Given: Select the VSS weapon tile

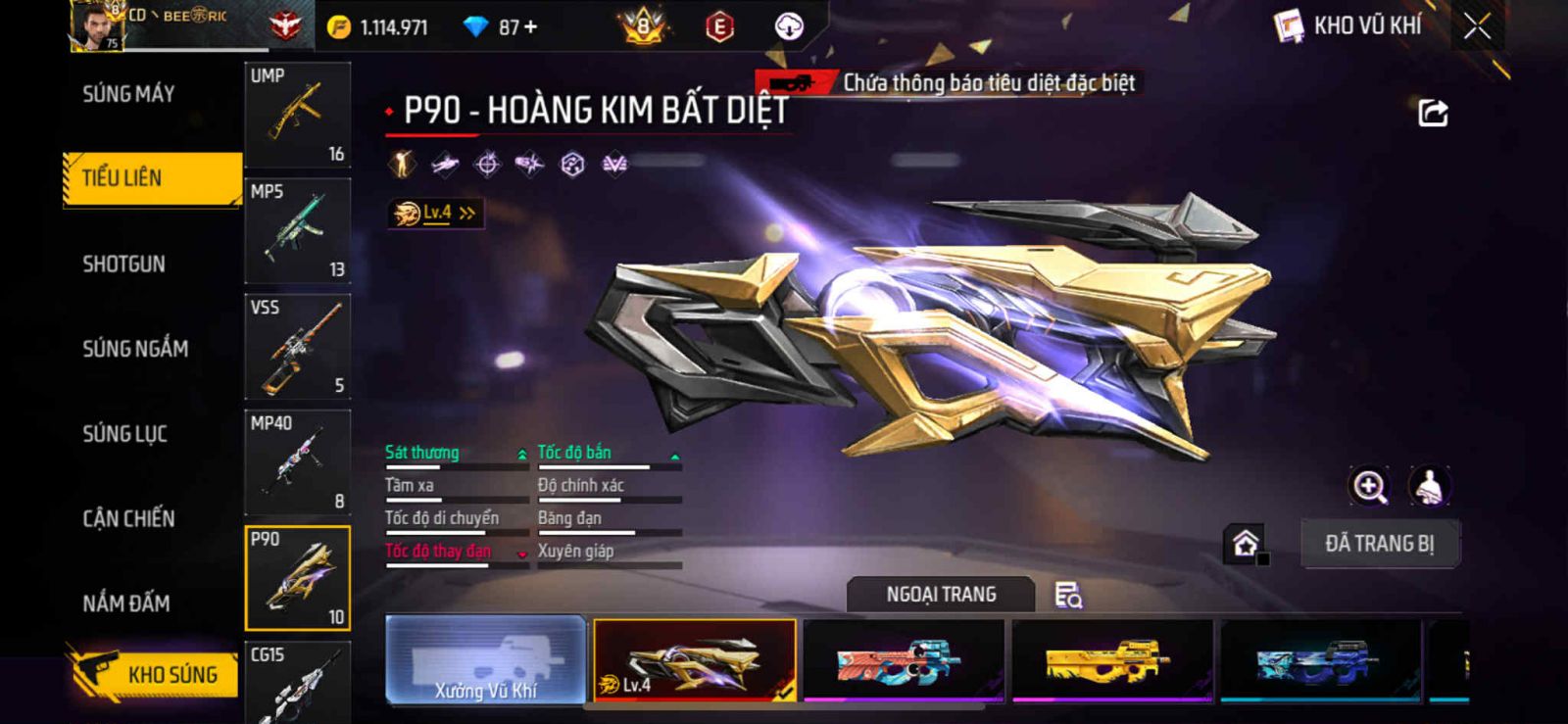Looking at the screenshot, I should 297,346.
